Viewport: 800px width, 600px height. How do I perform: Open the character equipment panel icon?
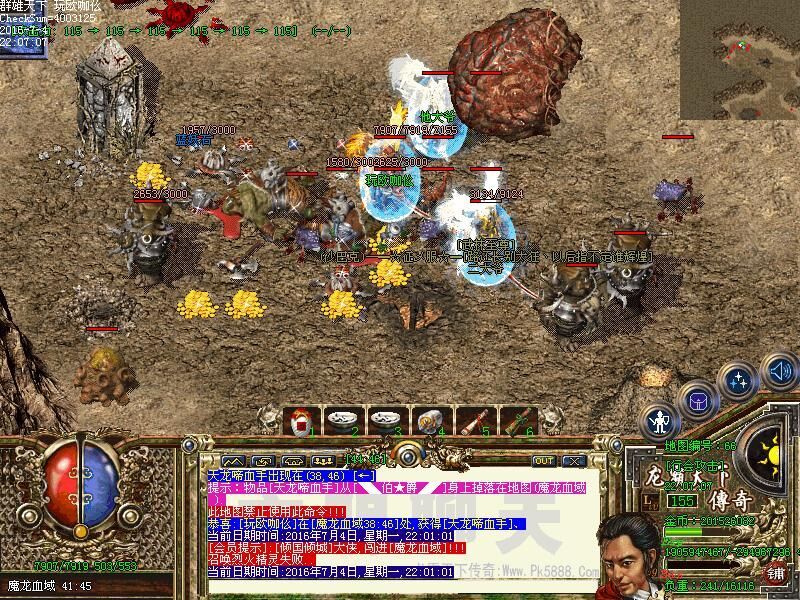(x=661, y=420)
